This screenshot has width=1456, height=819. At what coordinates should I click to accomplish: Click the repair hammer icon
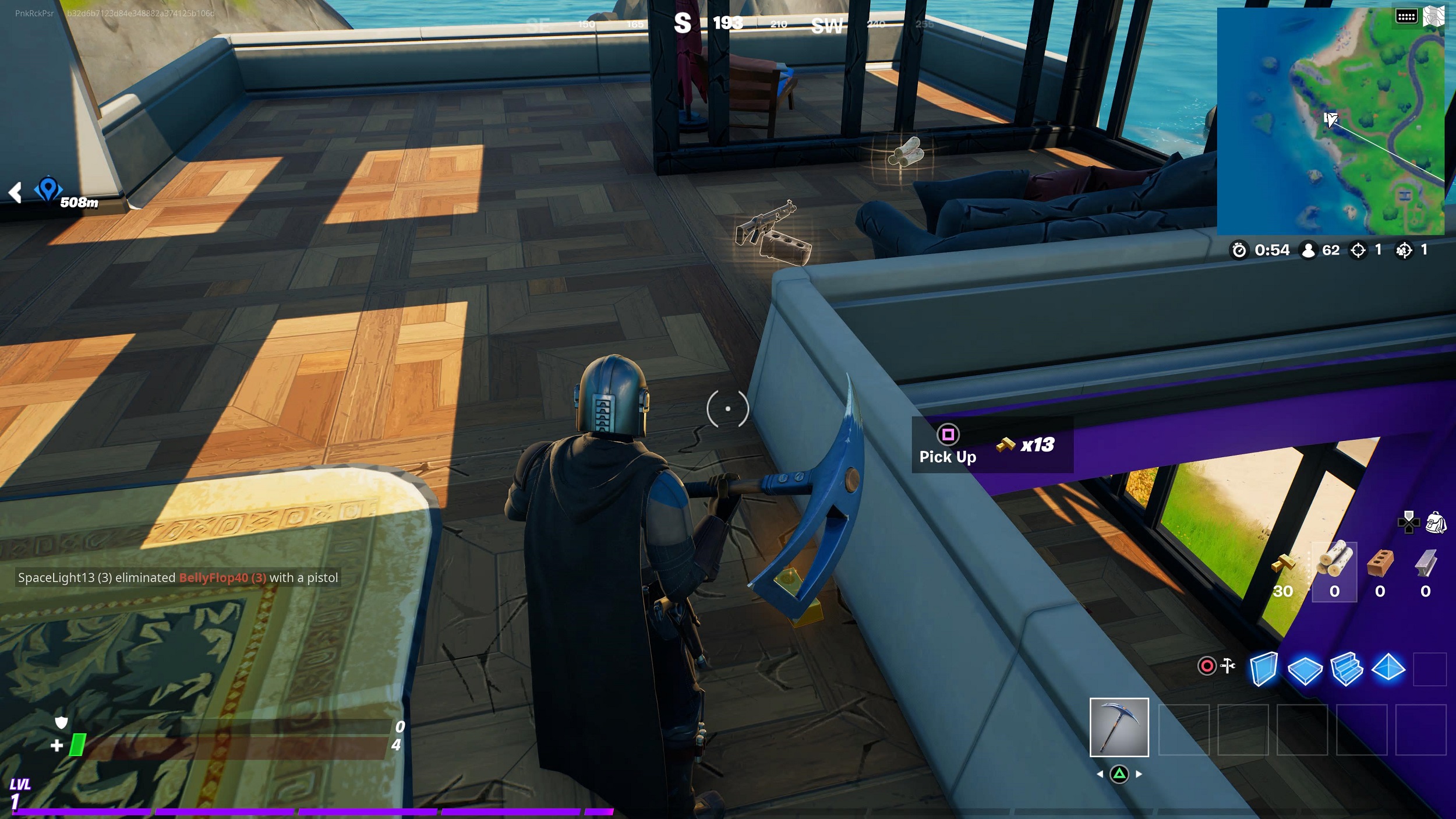(x=1227, y=665)
